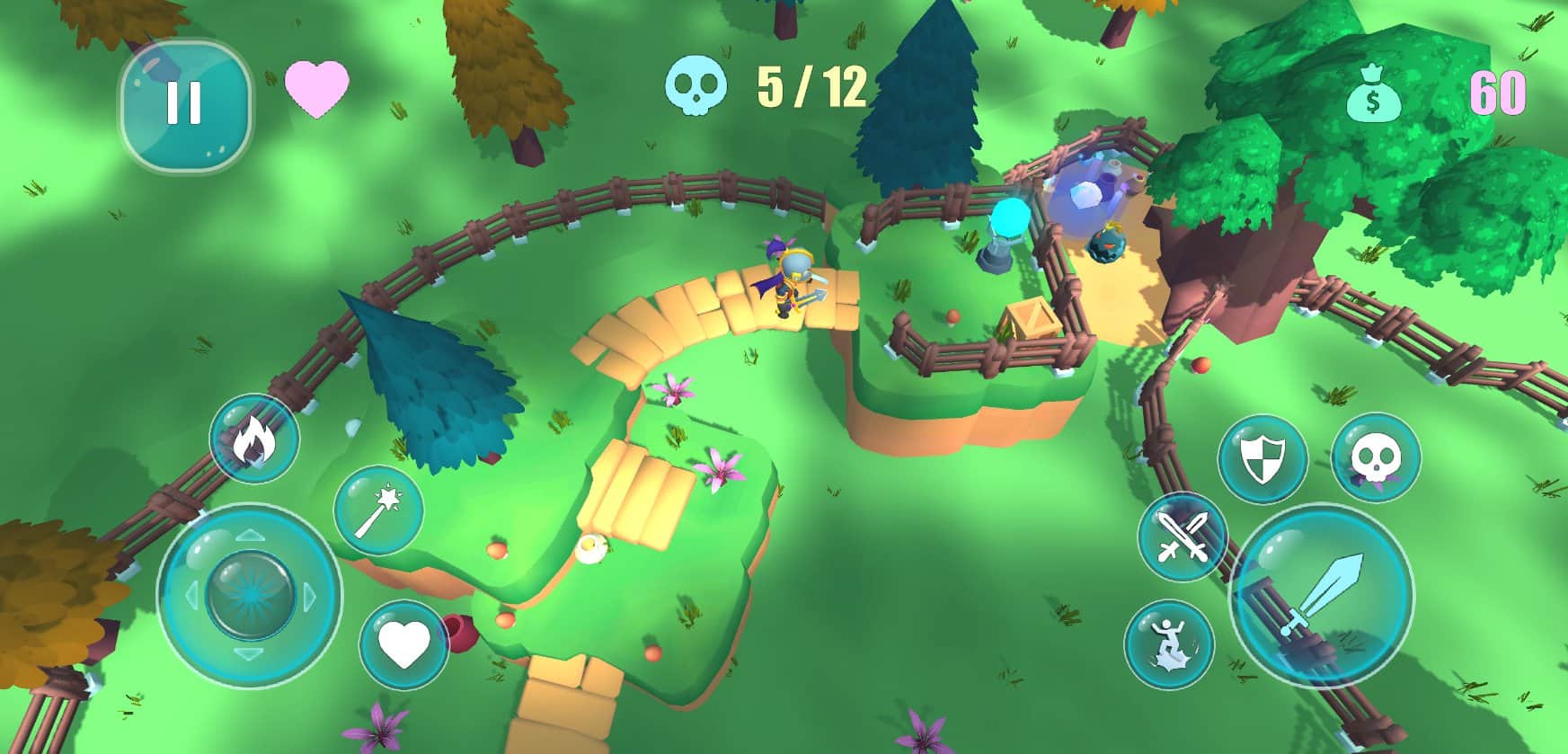Activate the fire ability bubble
The image size is (1568, 754).
[x=253, y=439]
